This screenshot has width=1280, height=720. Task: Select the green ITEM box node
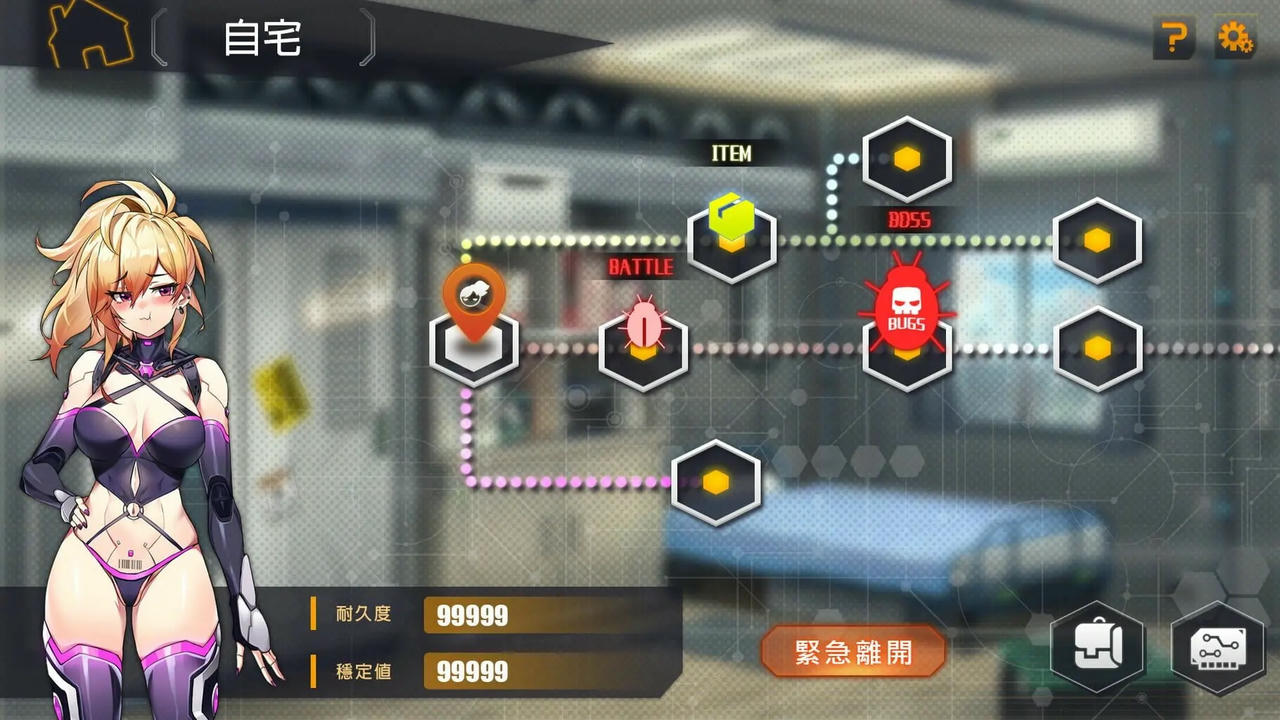[x=733, y=238]
